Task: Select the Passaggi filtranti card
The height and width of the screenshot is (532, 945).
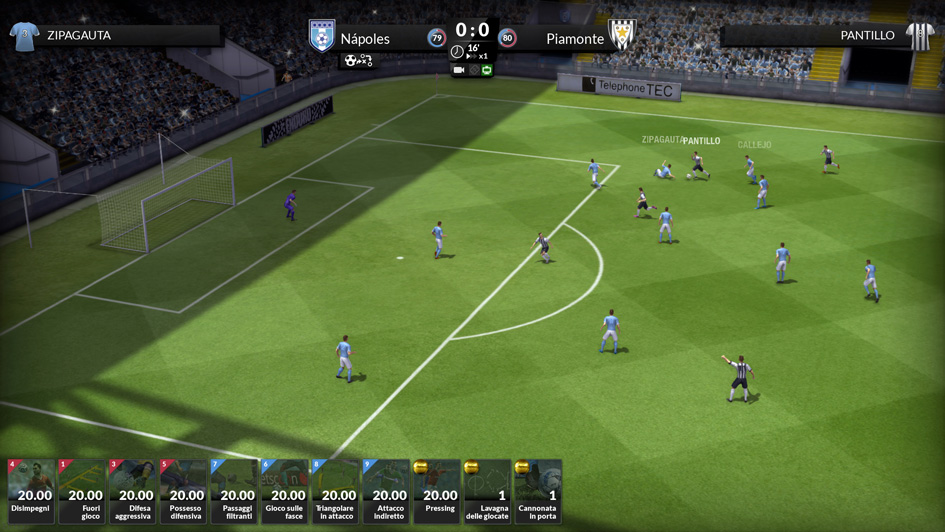Action: pyautogui.click(x=235, y=491)
